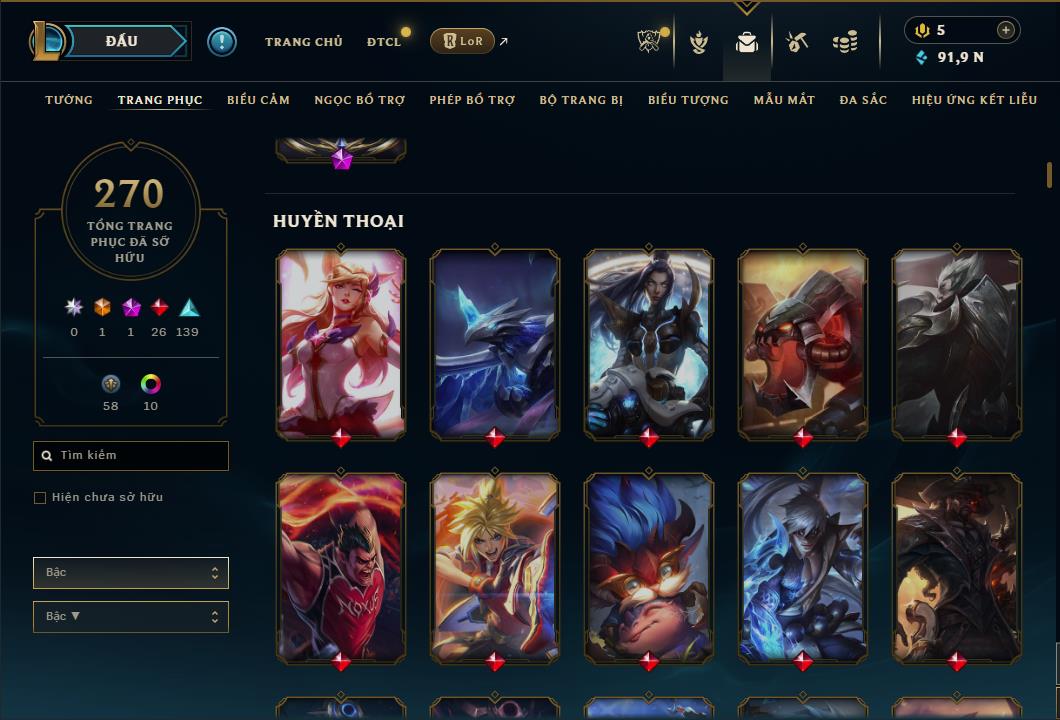
Task: Open the Bậc ▼ sort dropdown
Action: pos(131,617)
